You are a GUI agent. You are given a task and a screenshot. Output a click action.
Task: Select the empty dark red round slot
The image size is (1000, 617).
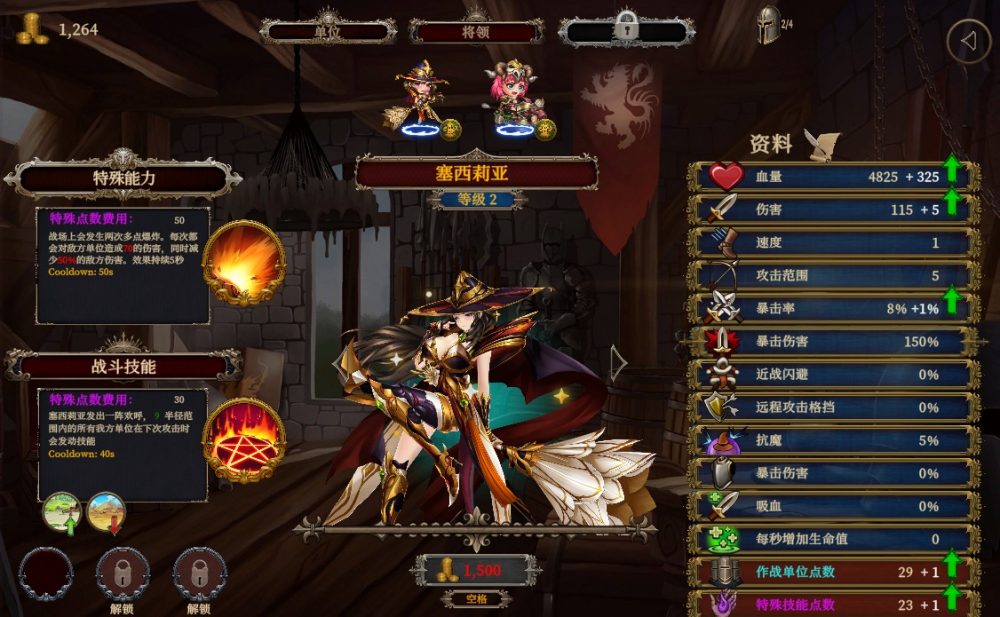(x=45, y=573)
